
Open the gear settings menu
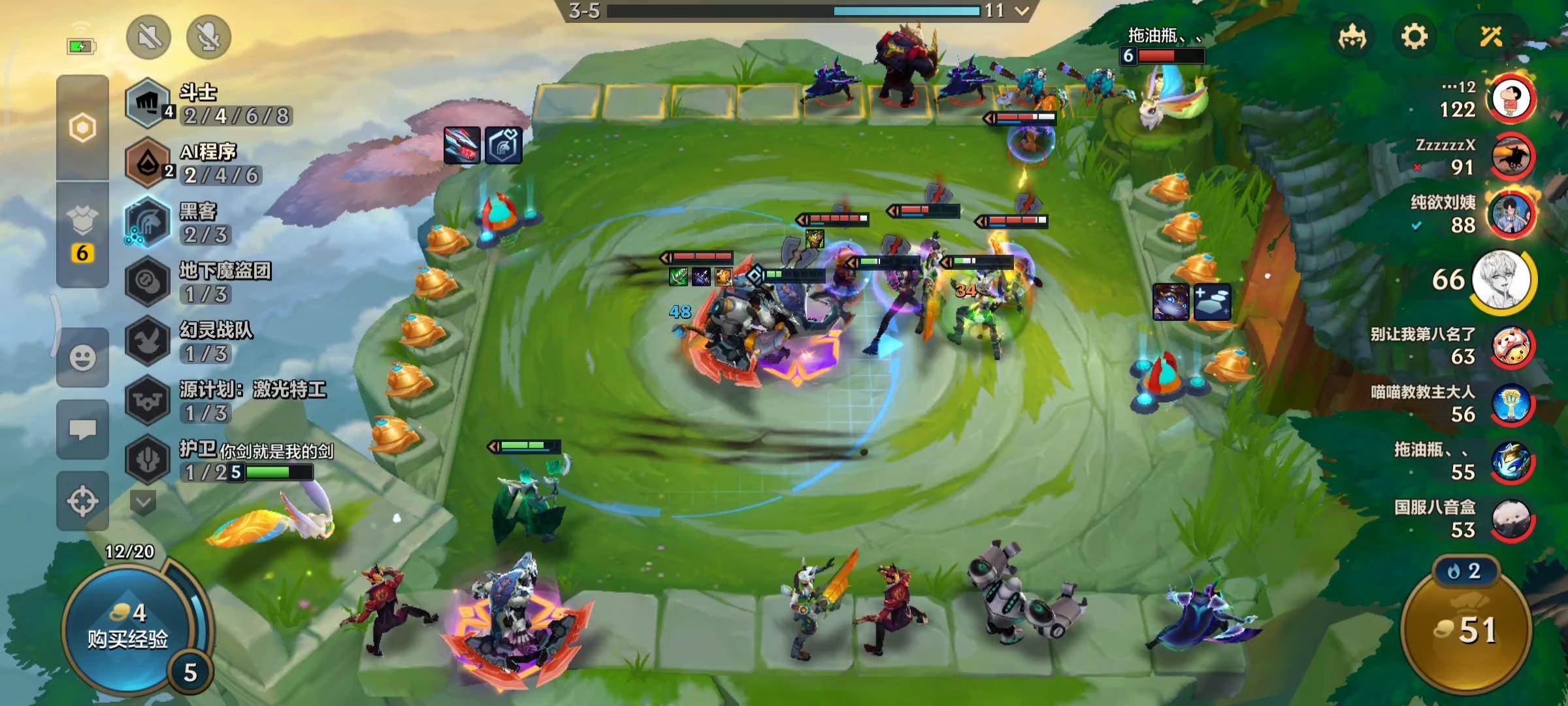(1414, 37)
